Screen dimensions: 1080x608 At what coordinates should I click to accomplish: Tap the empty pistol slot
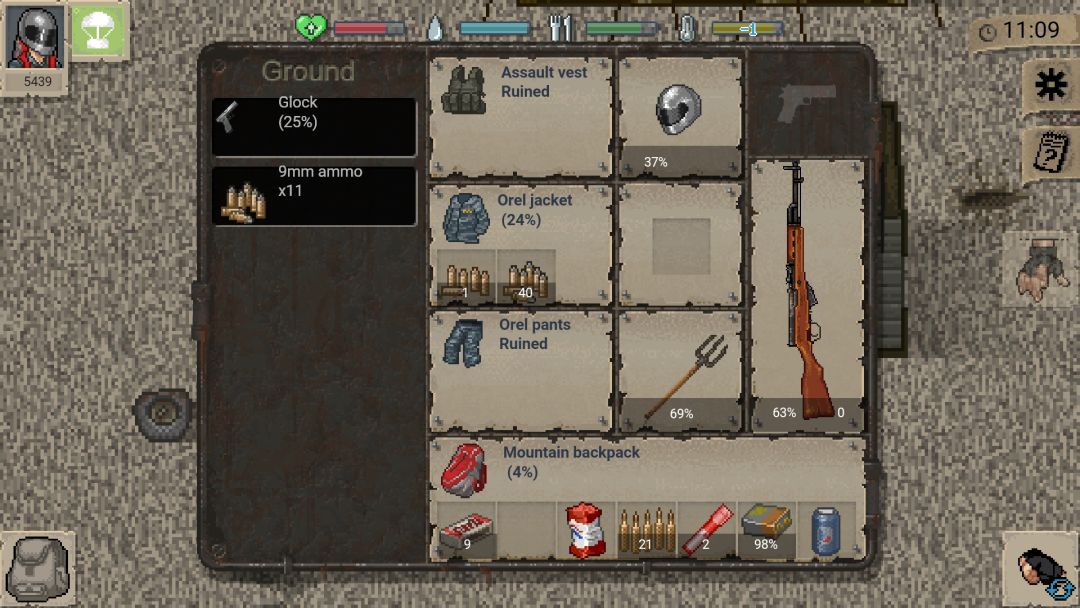[807, 102]
